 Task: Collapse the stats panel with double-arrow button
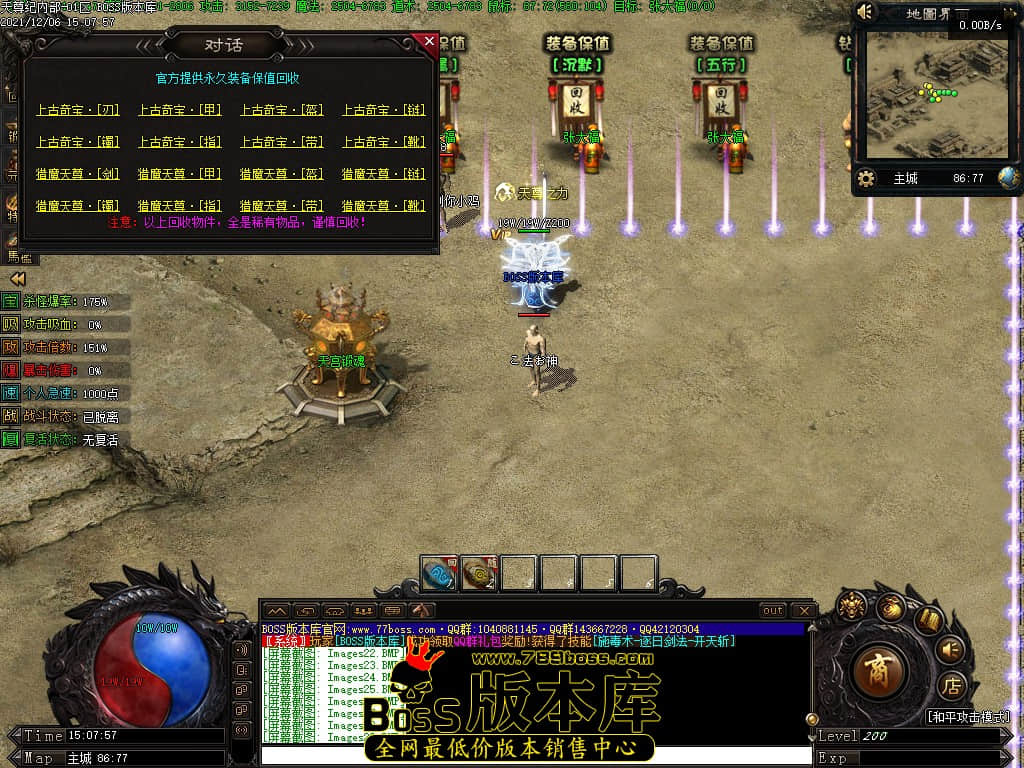17,279
